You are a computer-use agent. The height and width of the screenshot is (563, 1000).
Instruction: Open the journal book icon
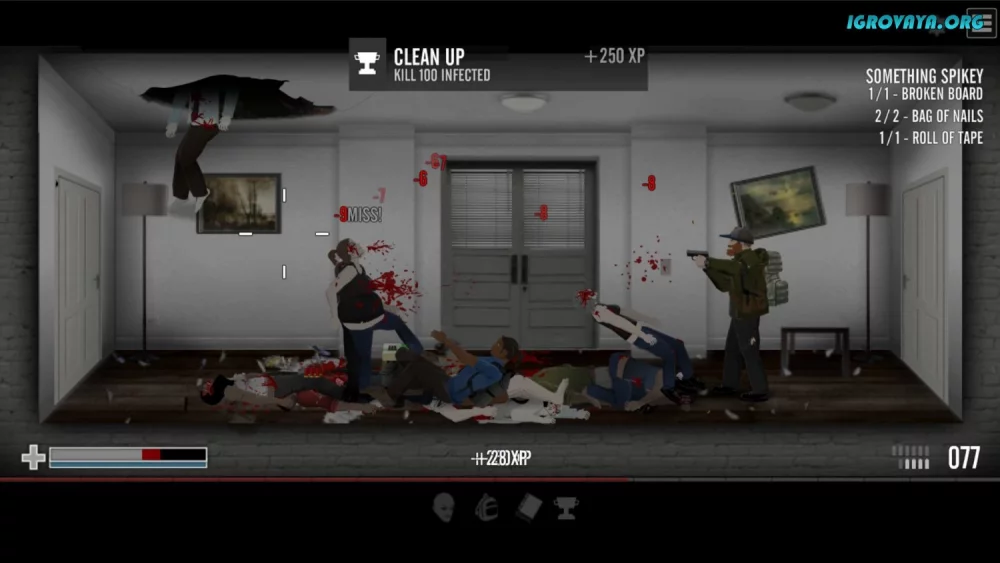click(x=528, y=507)
